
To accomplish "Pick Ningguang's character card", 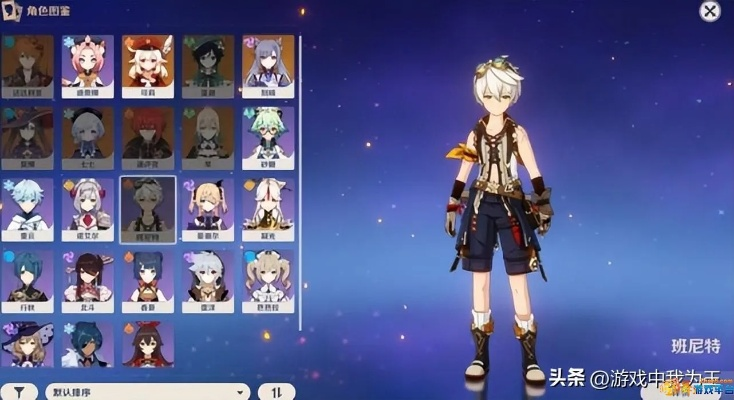I will (268, 209).
